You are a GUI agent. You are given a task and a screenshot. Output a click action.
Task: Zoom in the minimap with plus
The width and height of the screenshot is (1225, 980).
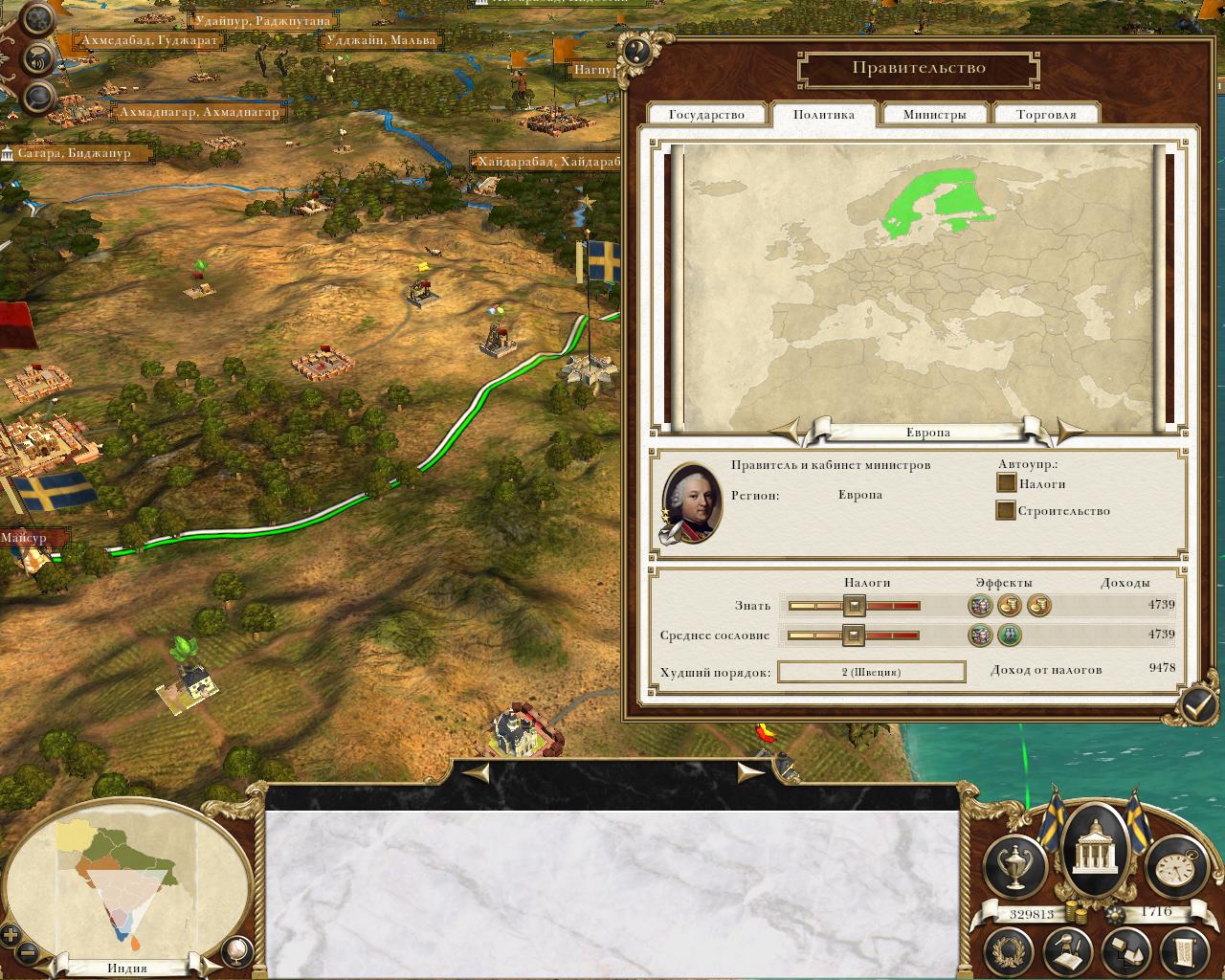[x=11, y=935]
